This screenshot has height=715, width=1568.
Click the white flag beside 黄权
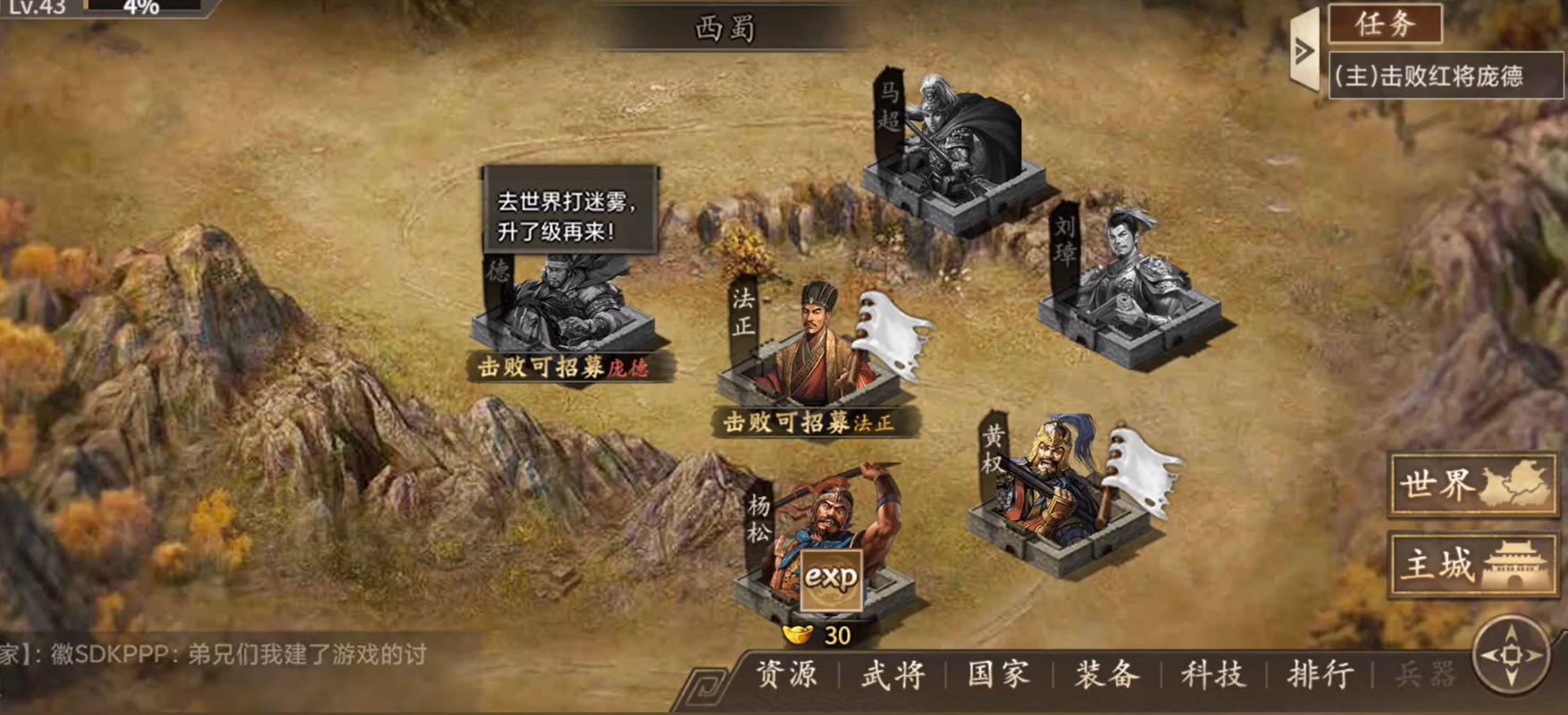point(1139,469)
